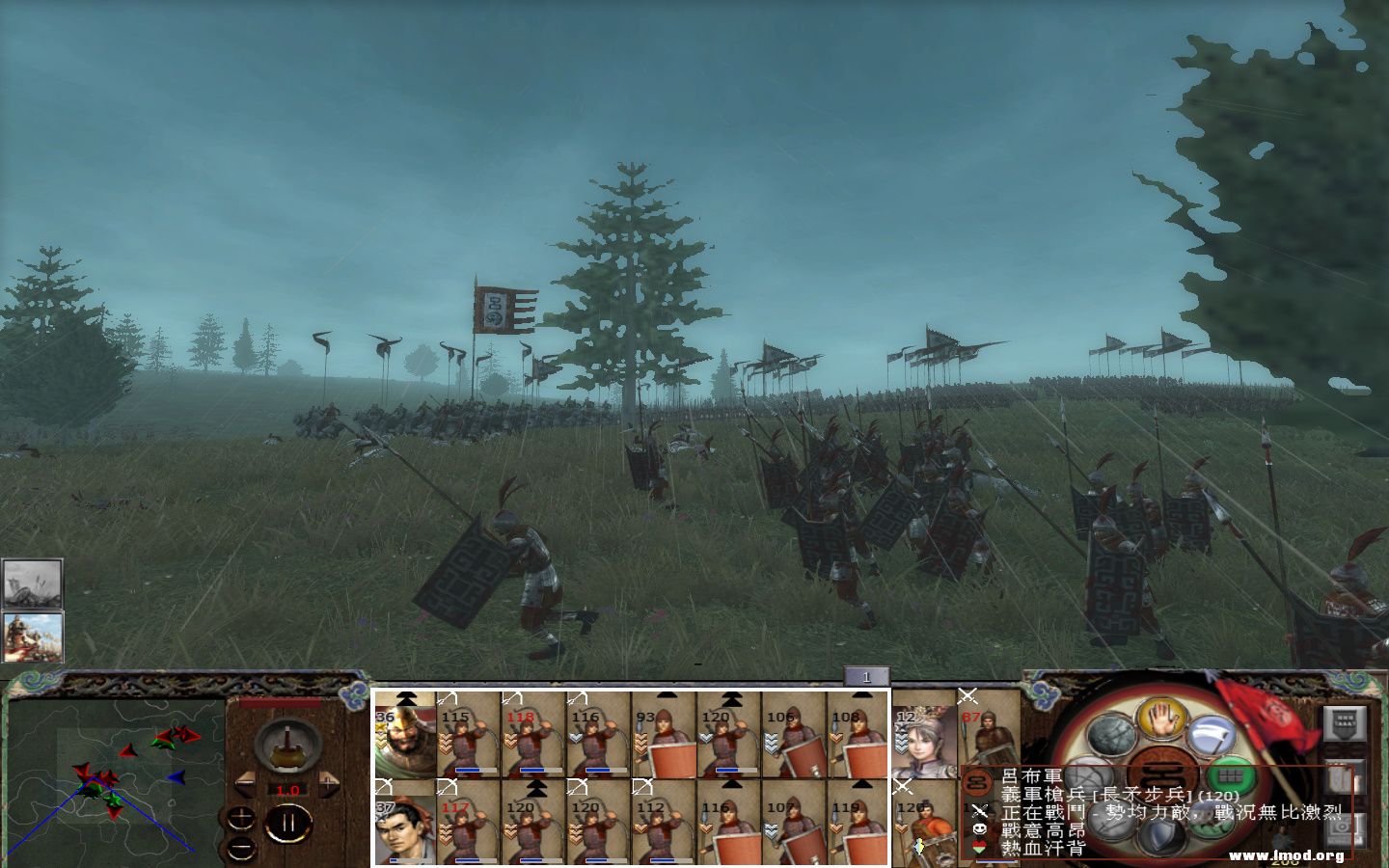Viewport: 1389px width, 868px height.
Task: Click the www.lmod.org watermark link
Action: click(x=1288, y=854)
